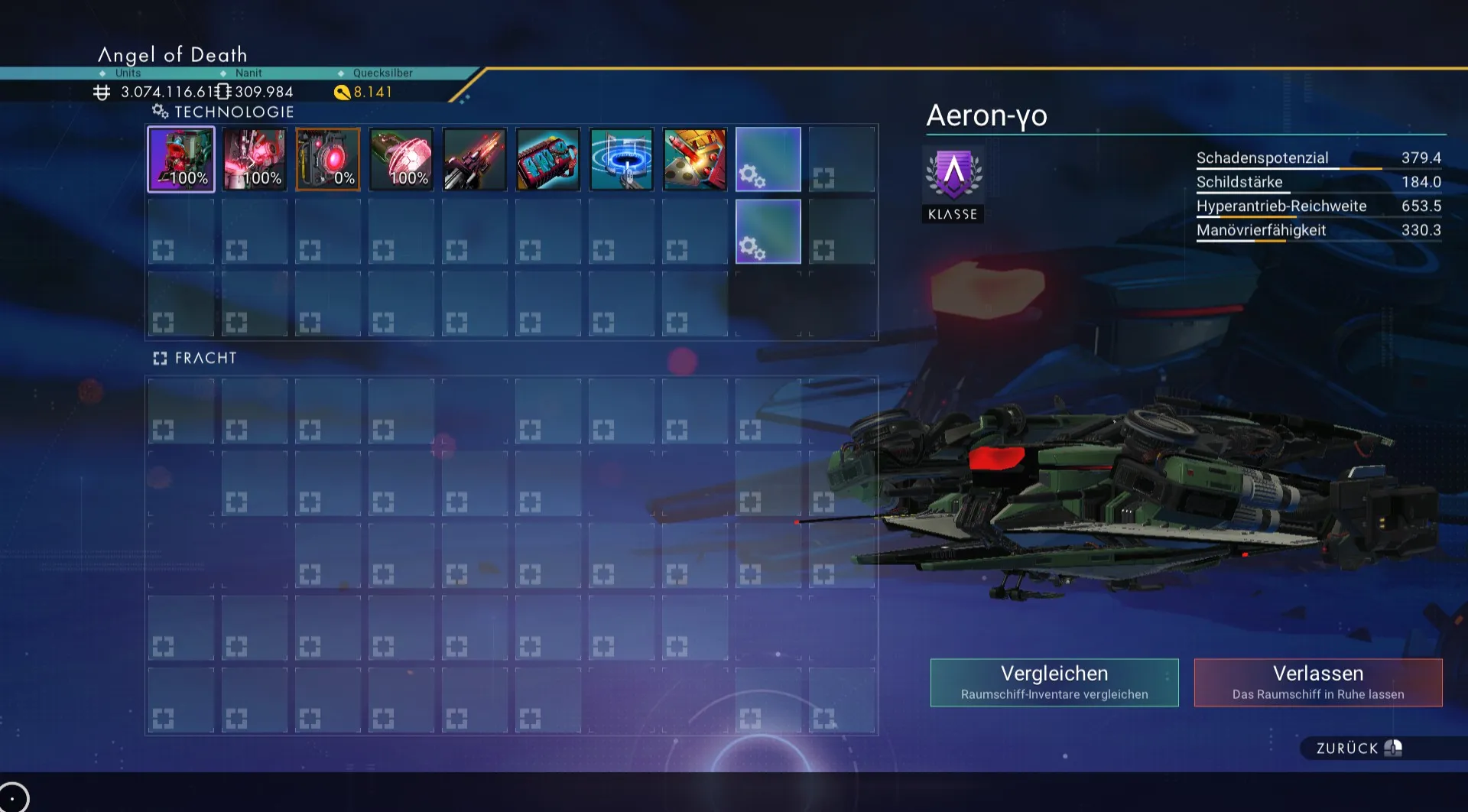Select the blue teleport receiver slot
The width and height of the screenshot is (1468, 812).
pyautogui.click(x=622, y=159)
